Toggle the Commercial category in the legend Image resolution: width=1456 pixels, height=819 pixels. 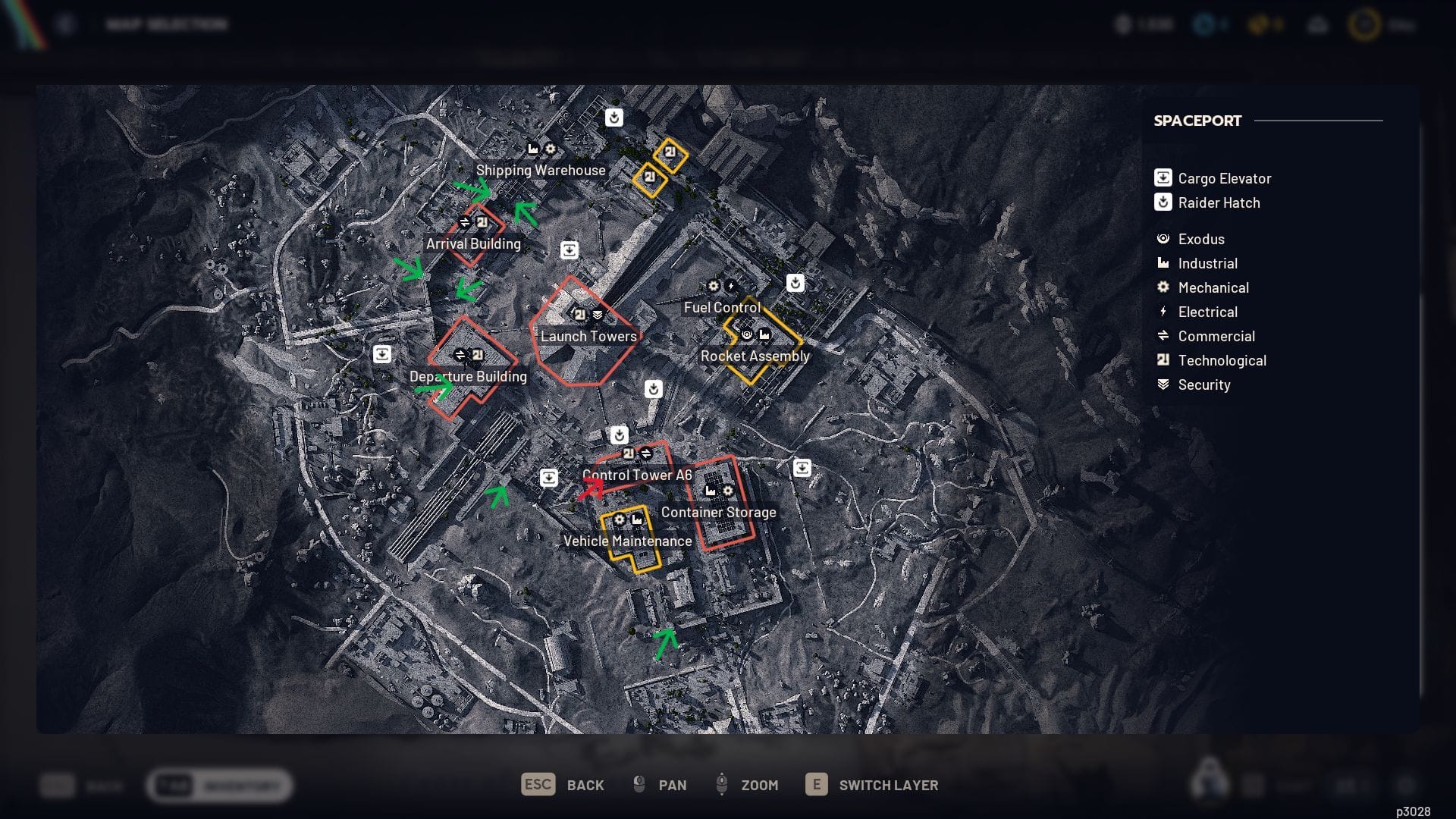point(1165,336)
